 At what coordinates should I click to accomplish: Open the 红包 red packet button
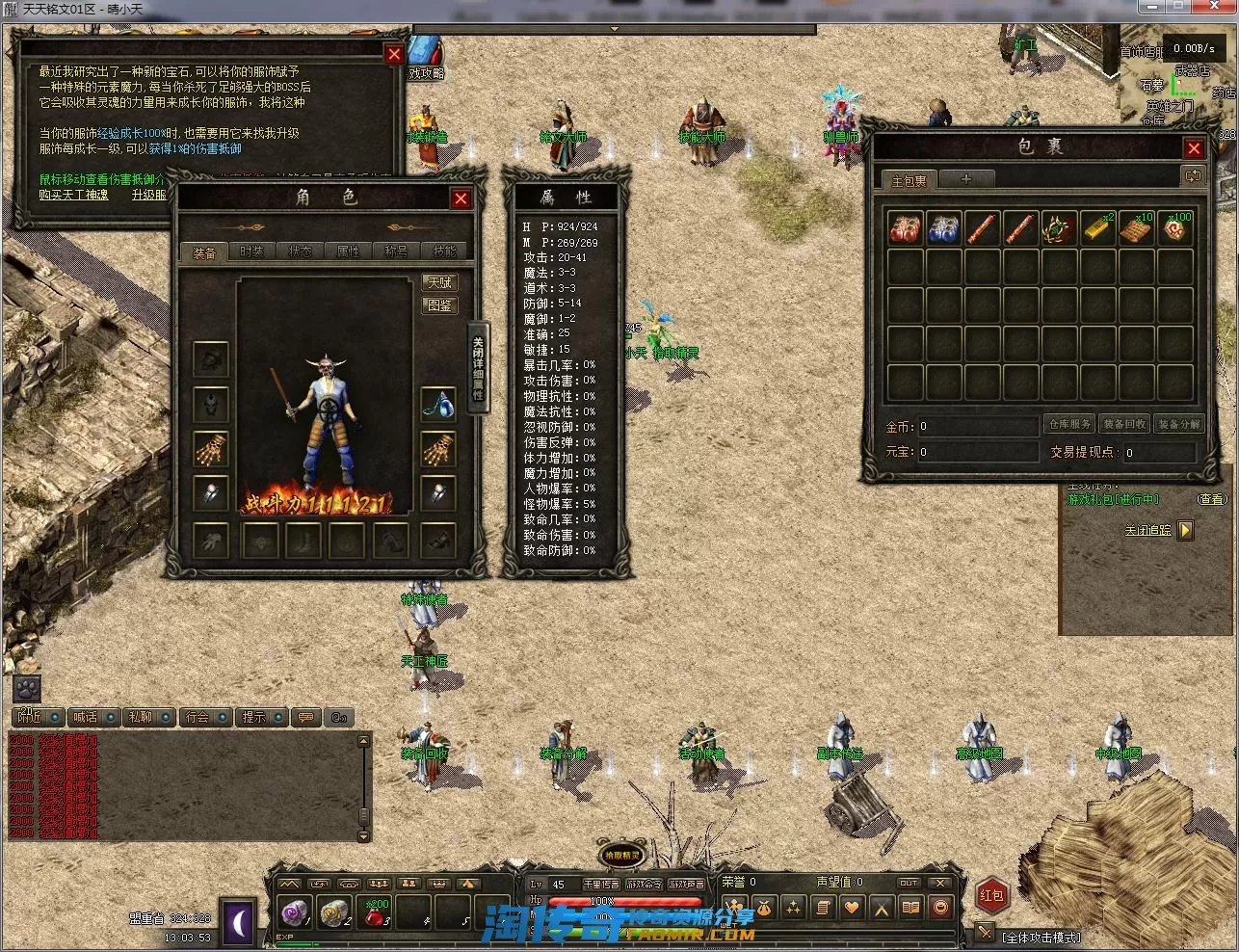pos(991,895)
